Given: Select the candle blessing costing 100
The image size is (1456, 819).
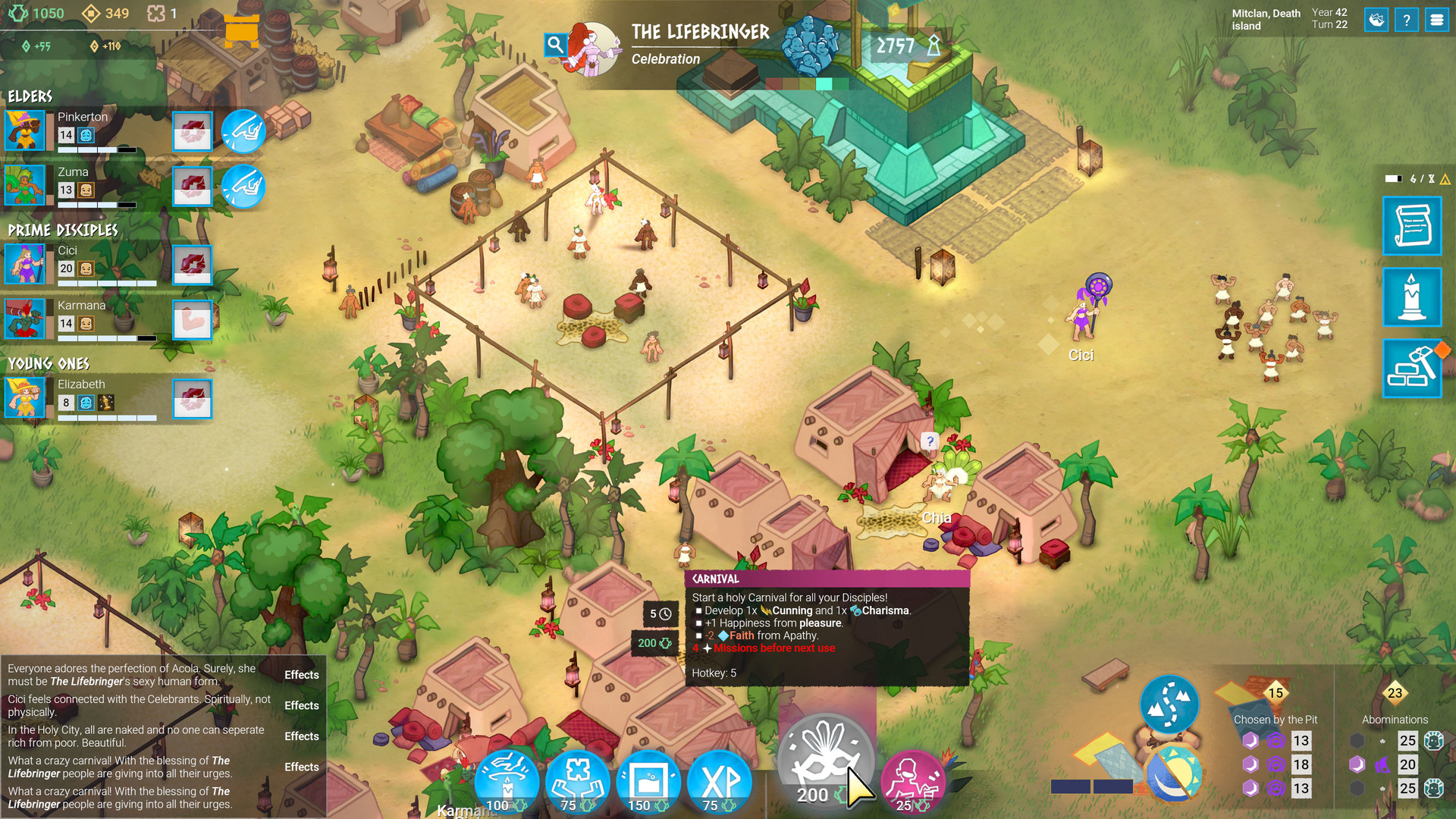Looking at the screenshot, I should coord(506,780).
